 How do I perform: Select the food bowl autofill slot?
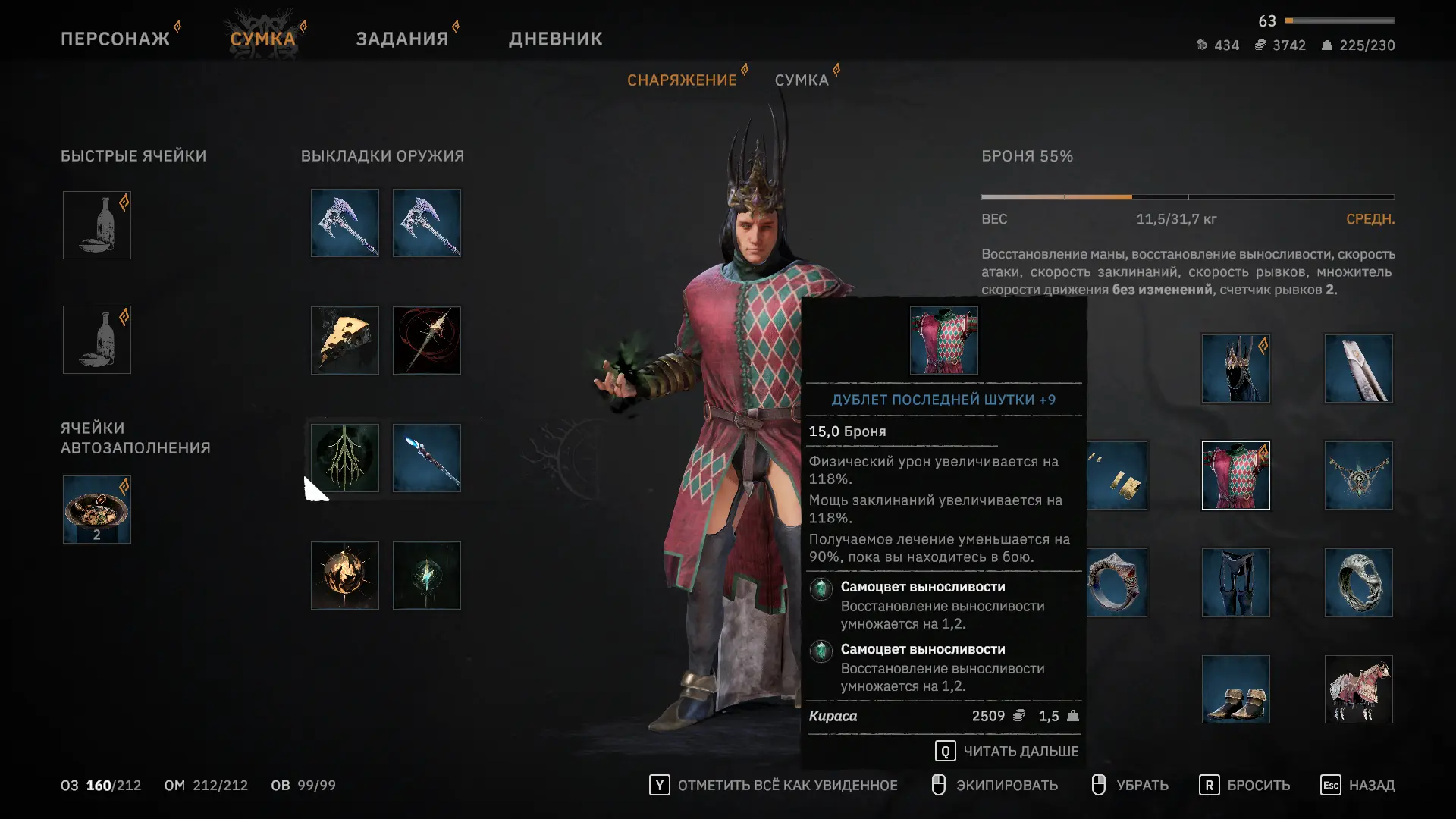[97, 510]
